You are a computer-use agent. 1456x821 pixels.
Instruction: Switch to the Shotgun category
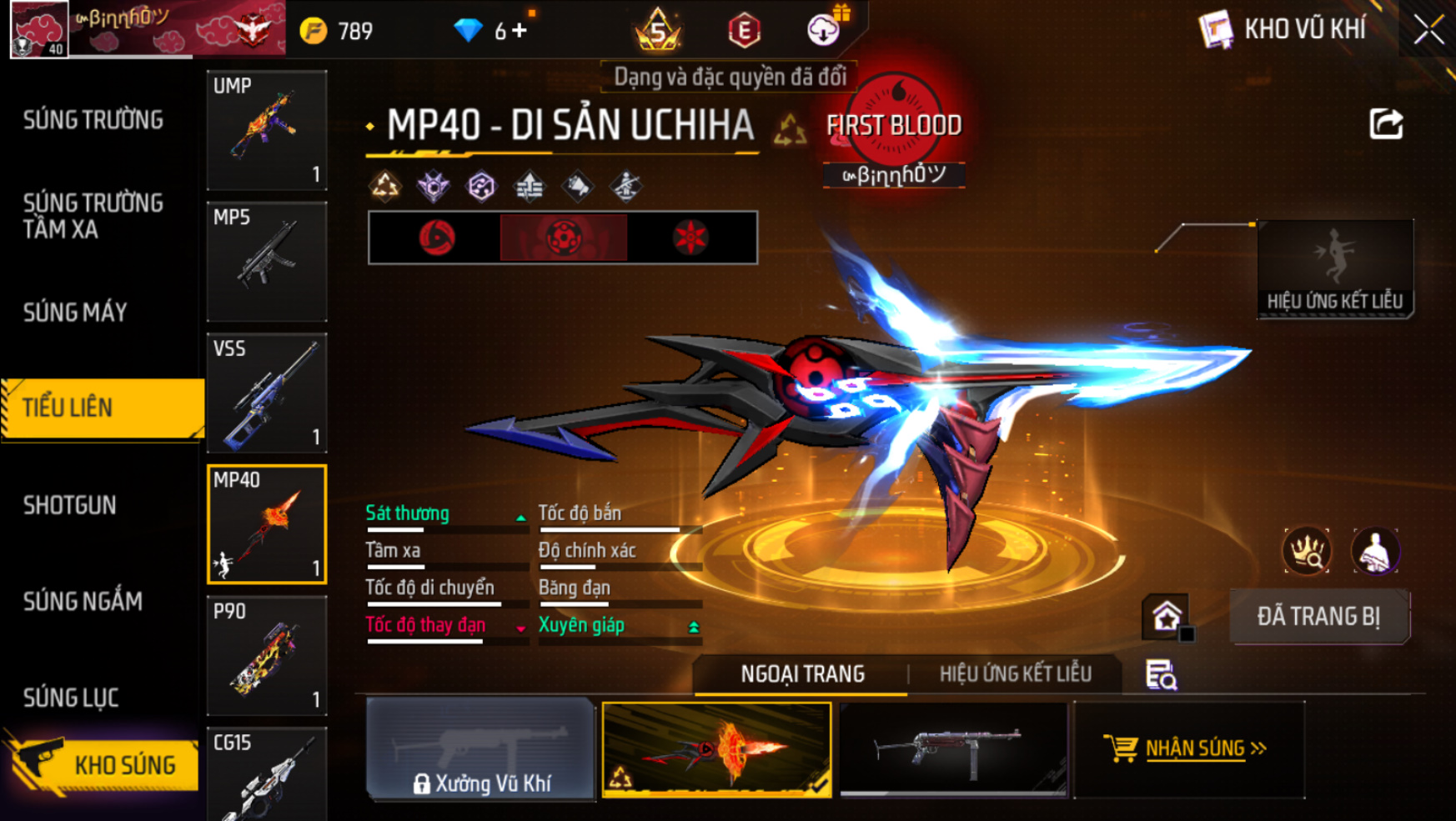pos(70,505)
